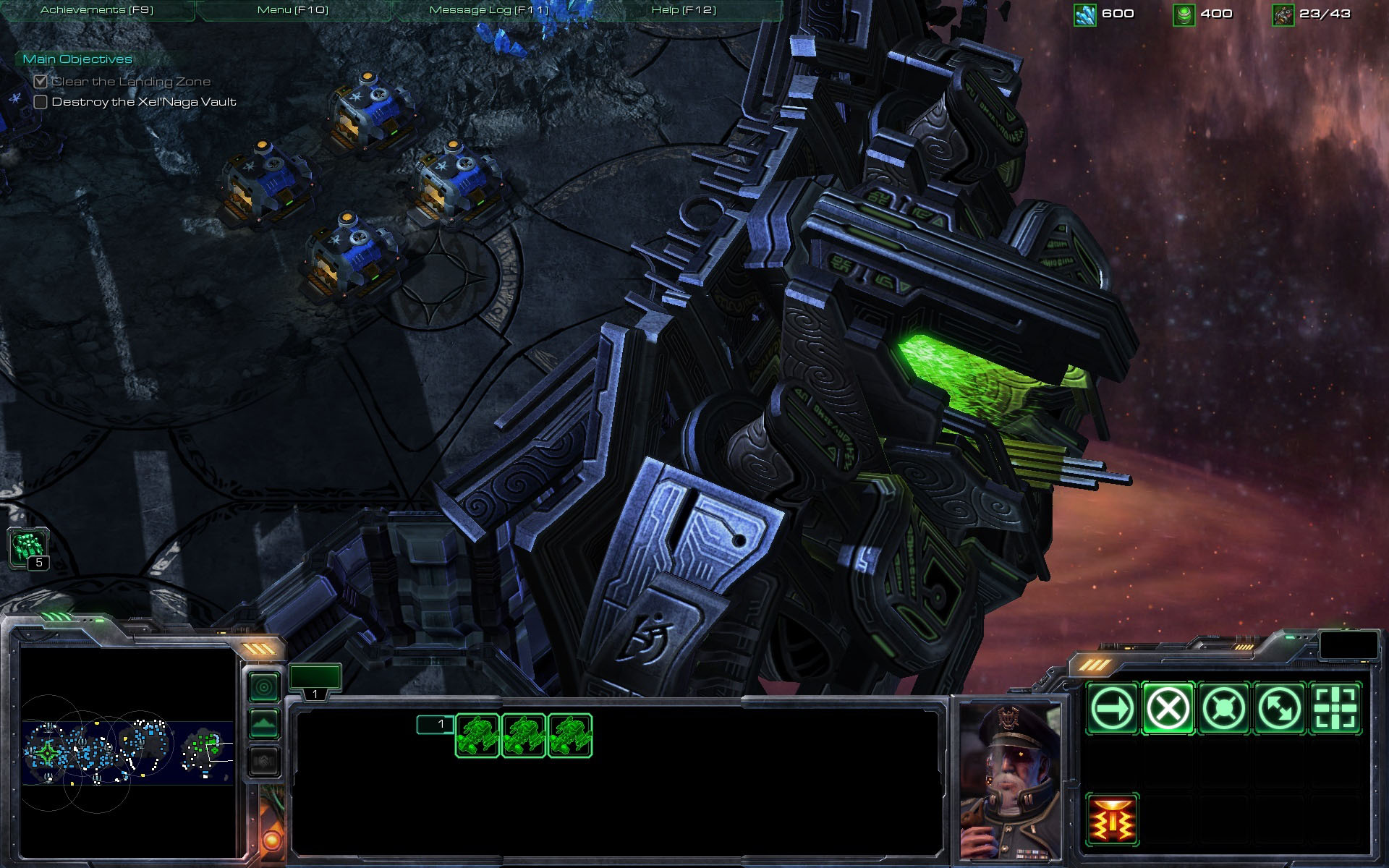Open the Achievements panel
The height and width of the screenshot is (868, 1389).
point(97,10)
